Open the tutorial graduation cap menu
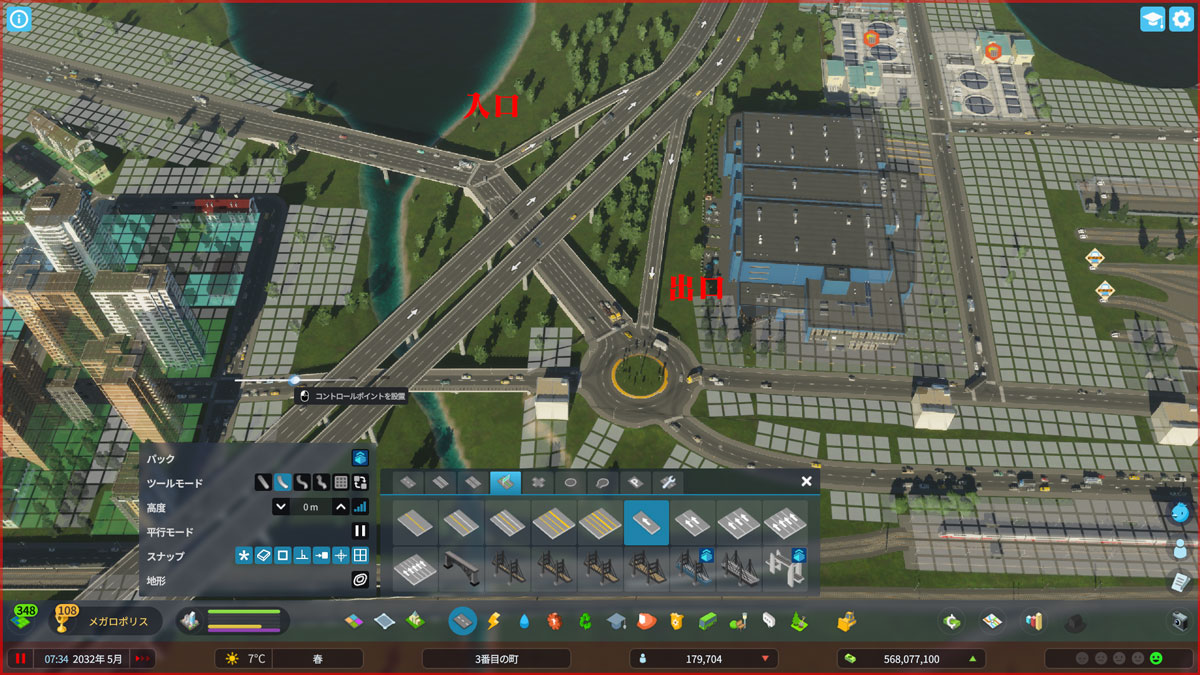1200x675 pixels. [1152, 19]
